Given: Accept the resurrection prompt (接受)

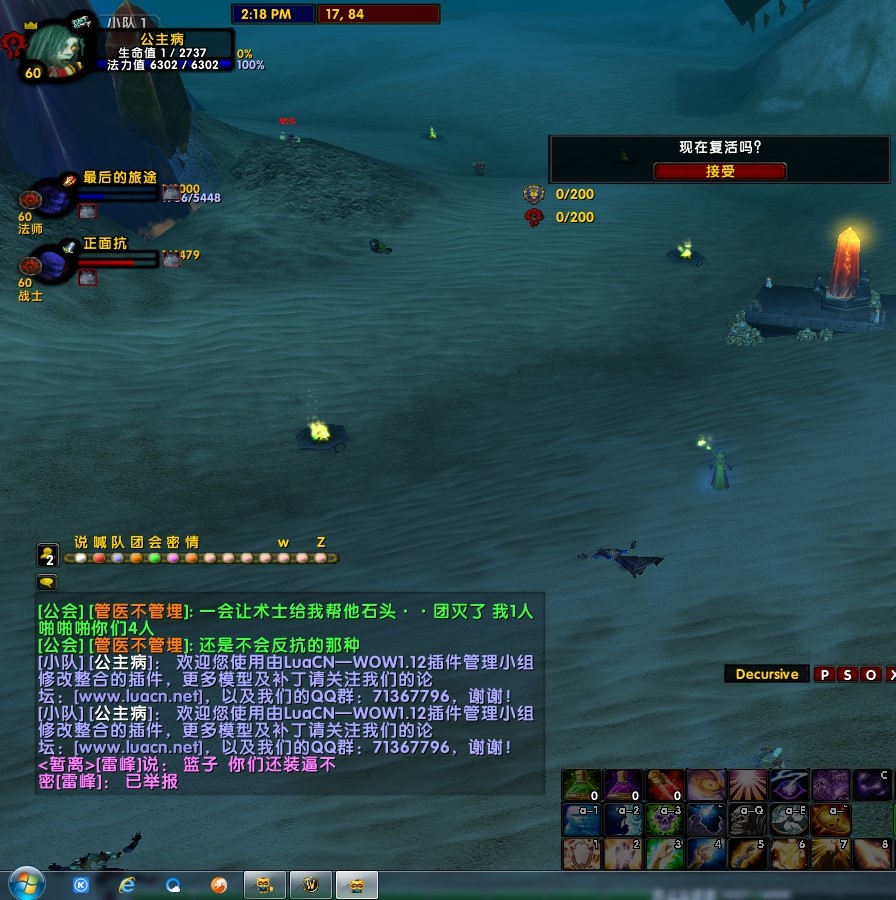Looking at the screenshot, I should coord(720,171).
